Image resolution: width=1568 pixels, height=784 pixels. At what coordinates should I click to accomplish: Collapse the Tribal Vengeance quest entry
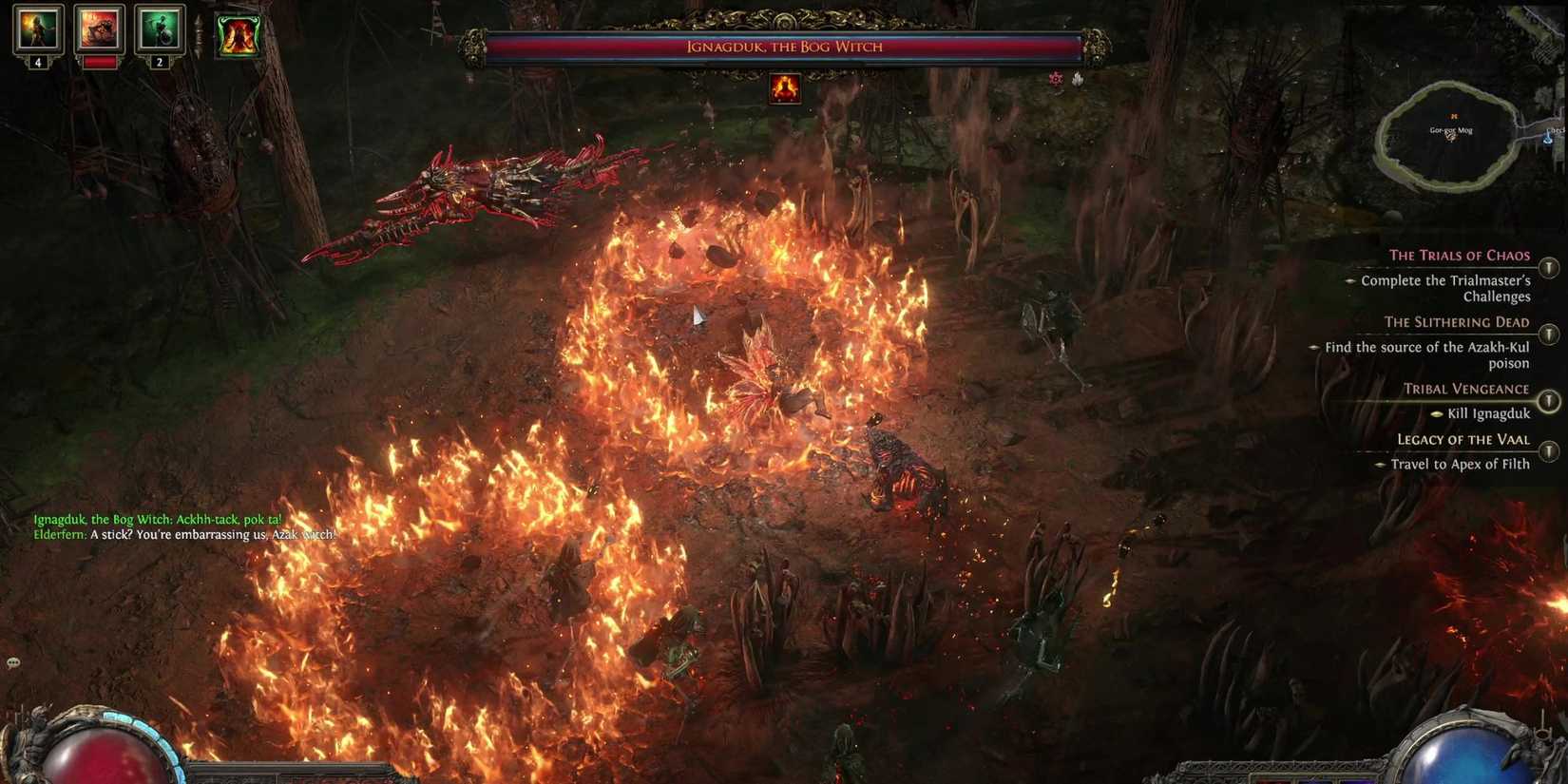(1547, 400)
